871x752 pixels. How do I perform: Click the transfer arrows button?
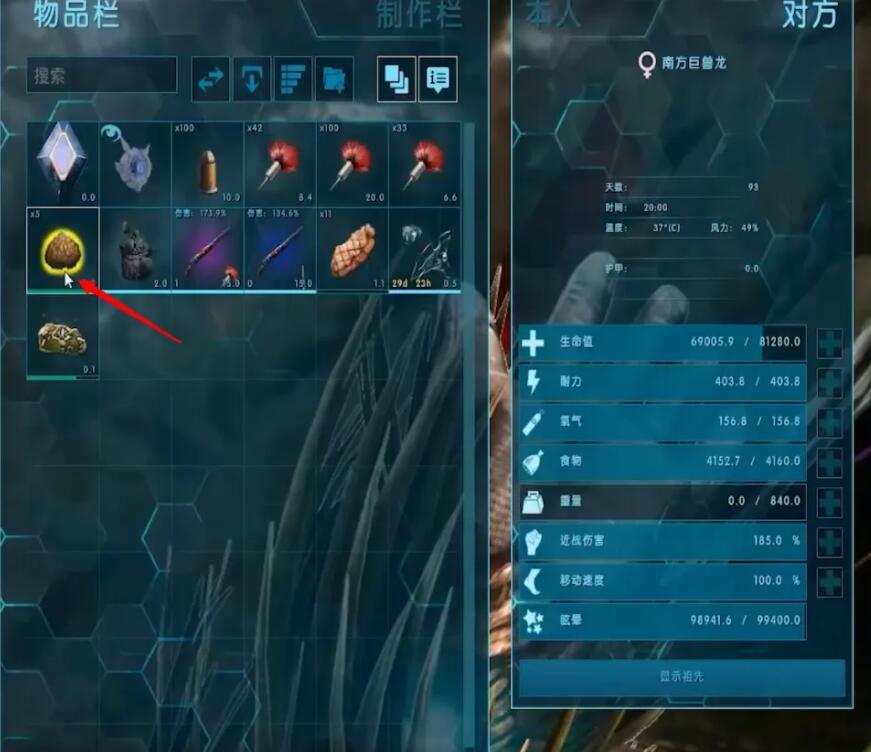point(211,80)
